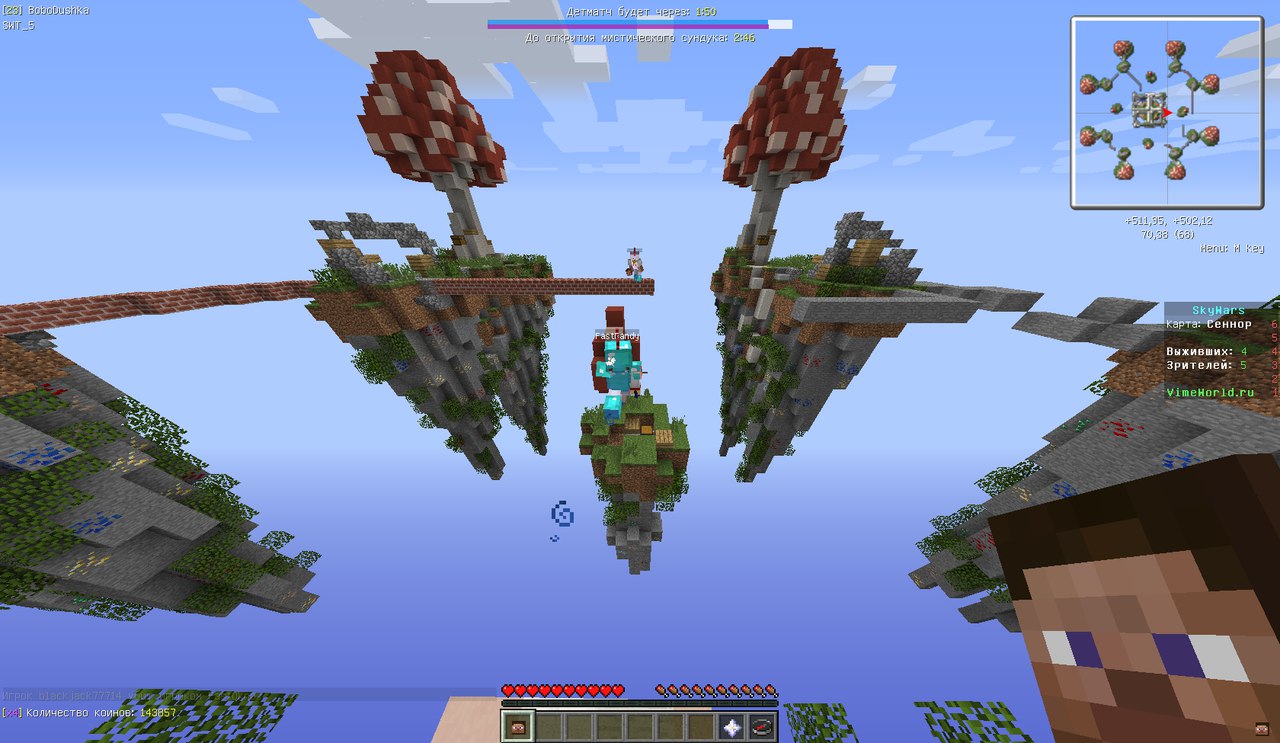Screen dimensions: 1280x743
Task: Select the player head hotbar slot
Action: pos(518,727)
